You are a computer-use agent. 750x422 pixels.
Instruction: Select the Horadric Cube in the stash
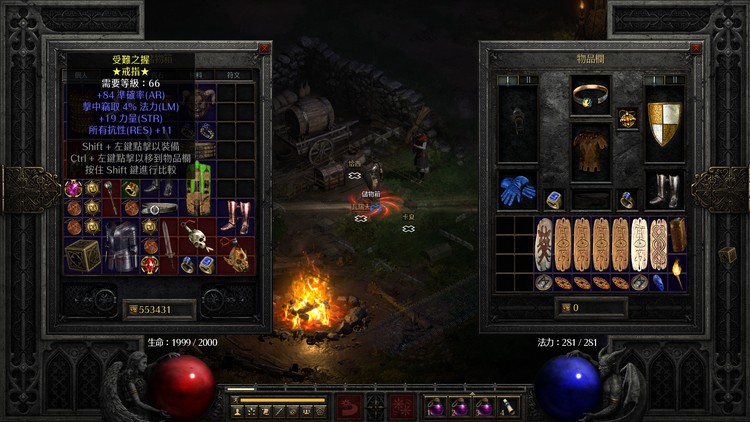(x=84, y=255)
